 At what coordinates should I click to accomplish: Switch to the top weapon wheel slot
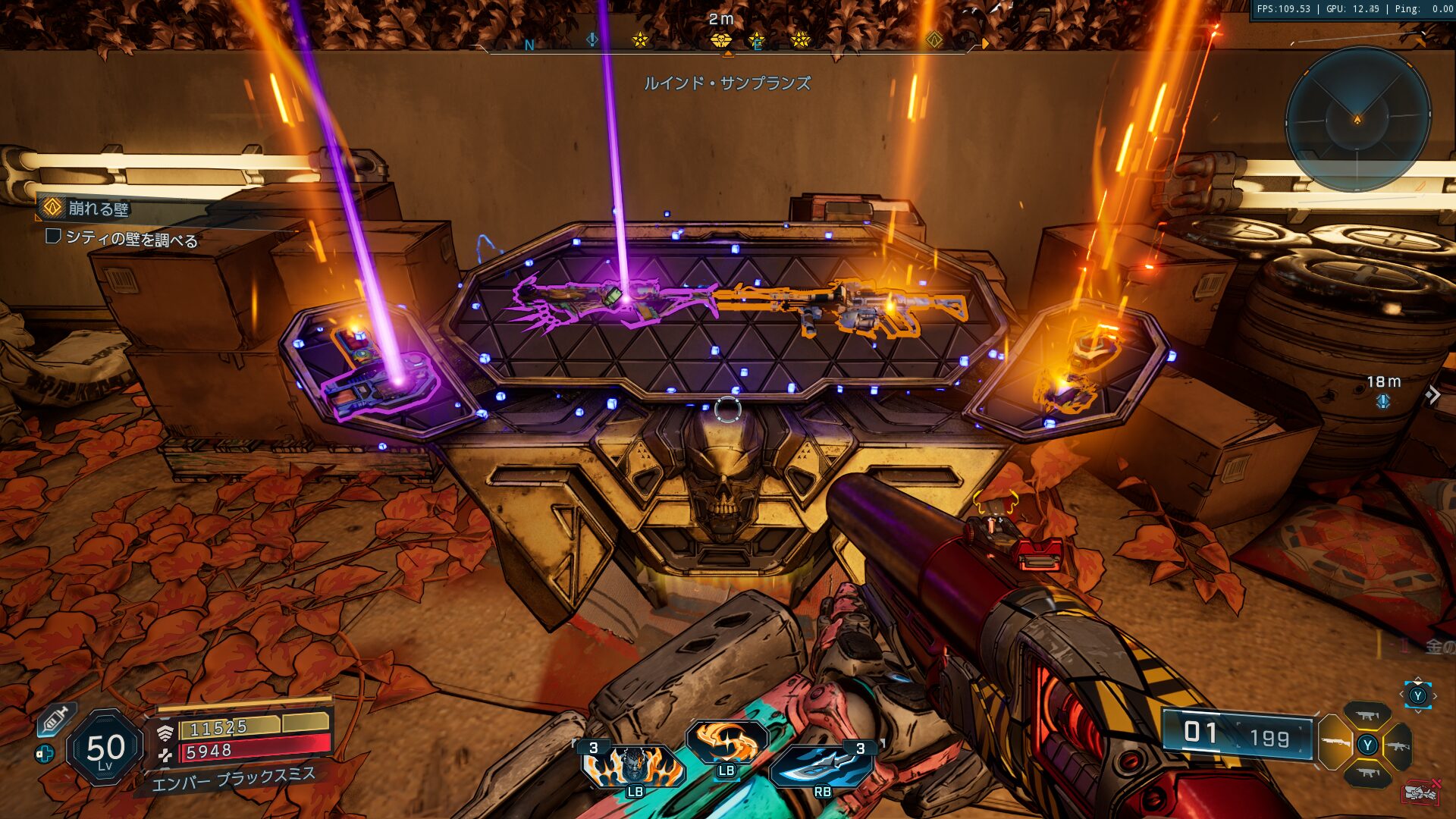coord(1367,714)
